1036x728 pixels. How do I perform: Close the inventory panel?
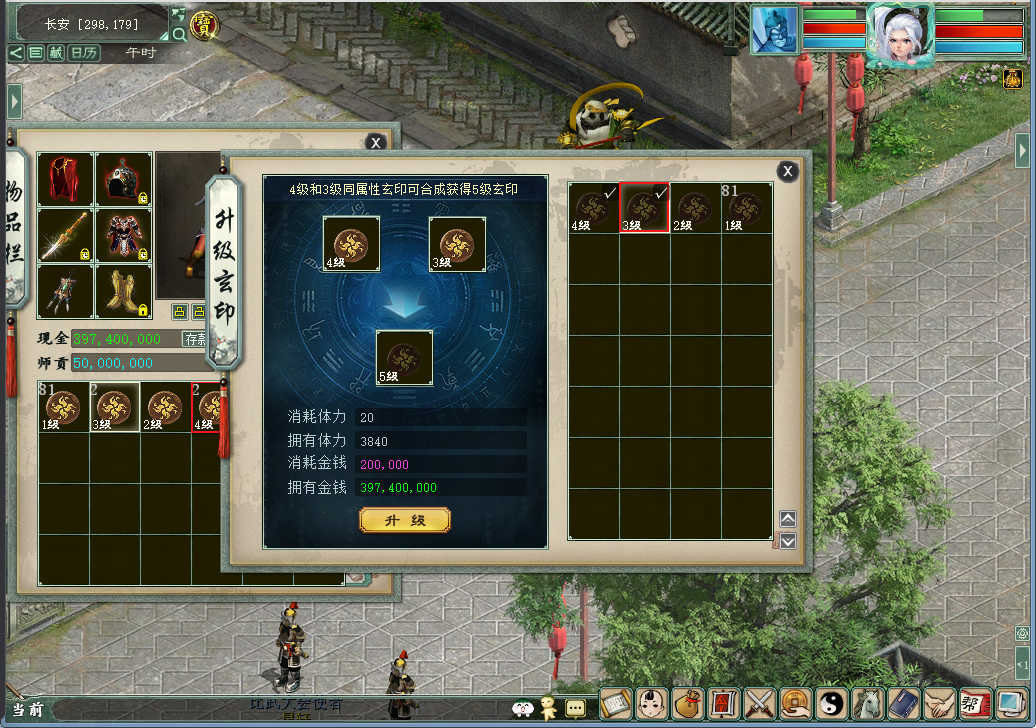point(375,142)
